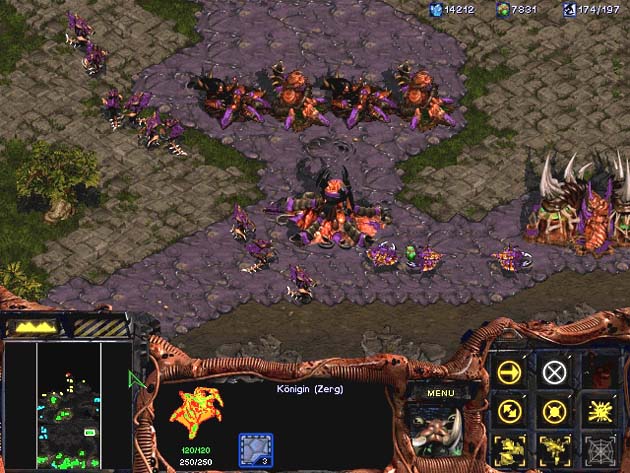630x473 pixels.
Task: Select the Hold Position command
Action: [x=553, y=410]
